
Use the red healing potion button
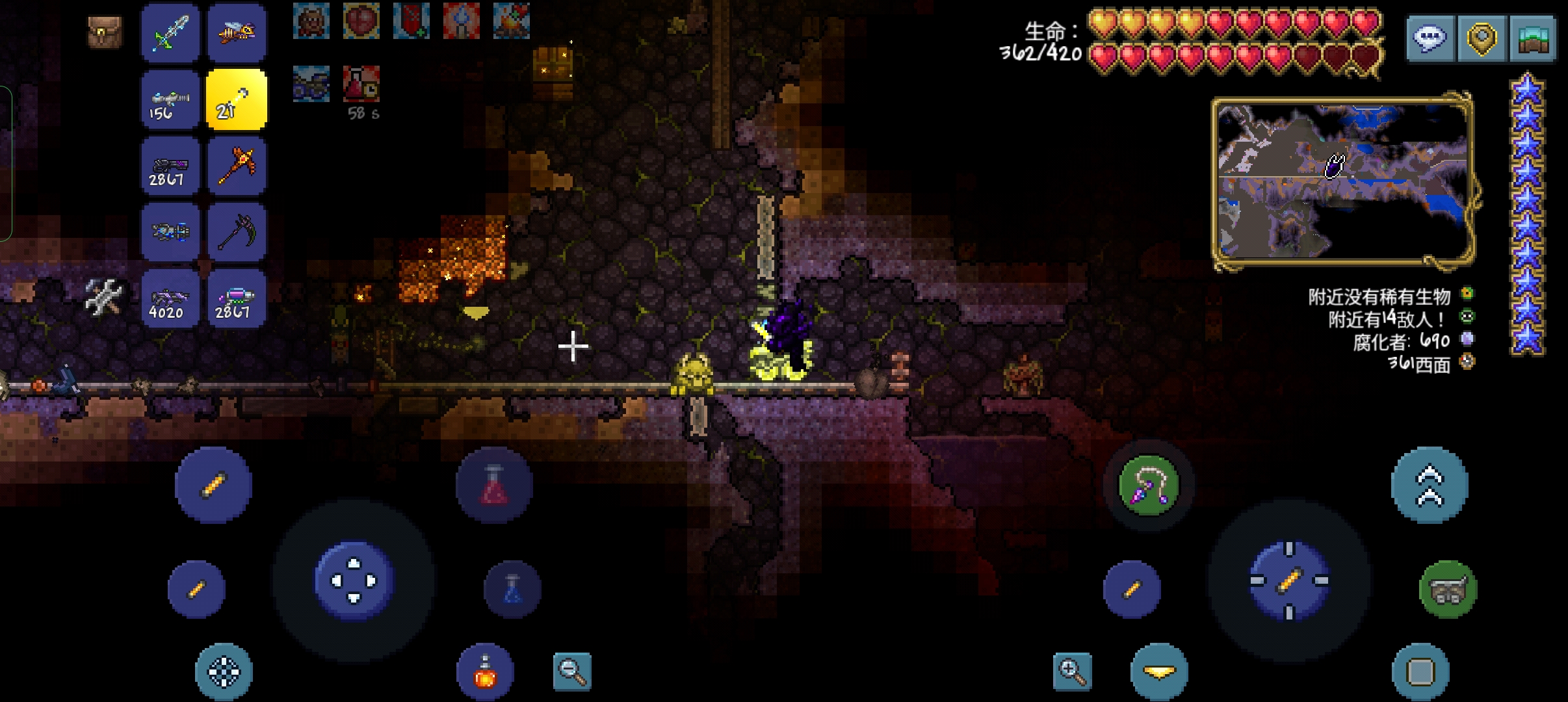click(x=493, y=485)
